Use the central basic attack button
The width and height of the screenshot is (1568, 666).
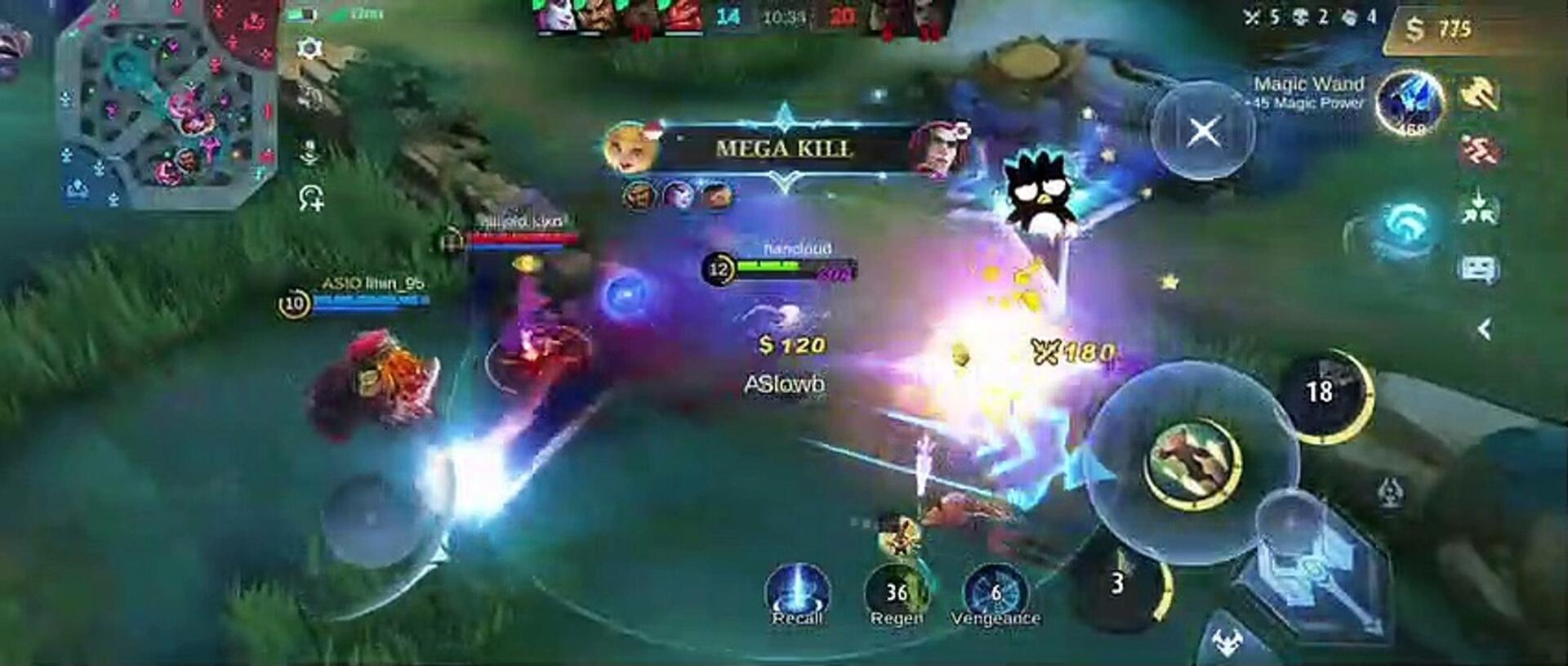click(x=1194, y=462)
